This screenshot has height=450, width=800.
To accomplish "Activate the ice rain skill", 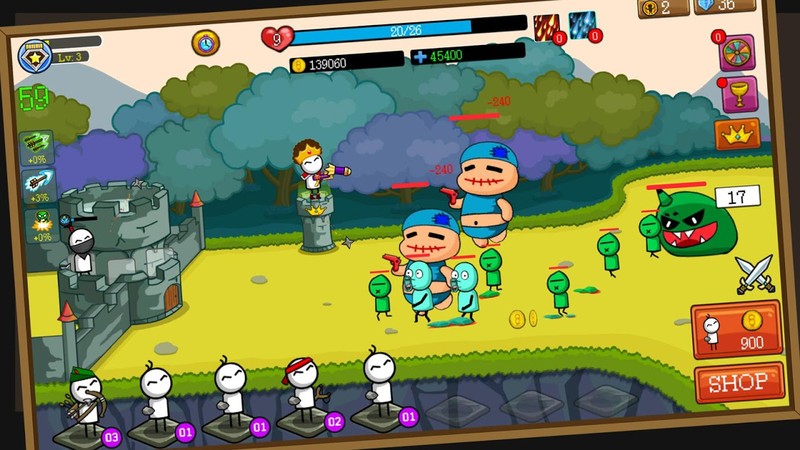I will point(583,27).
